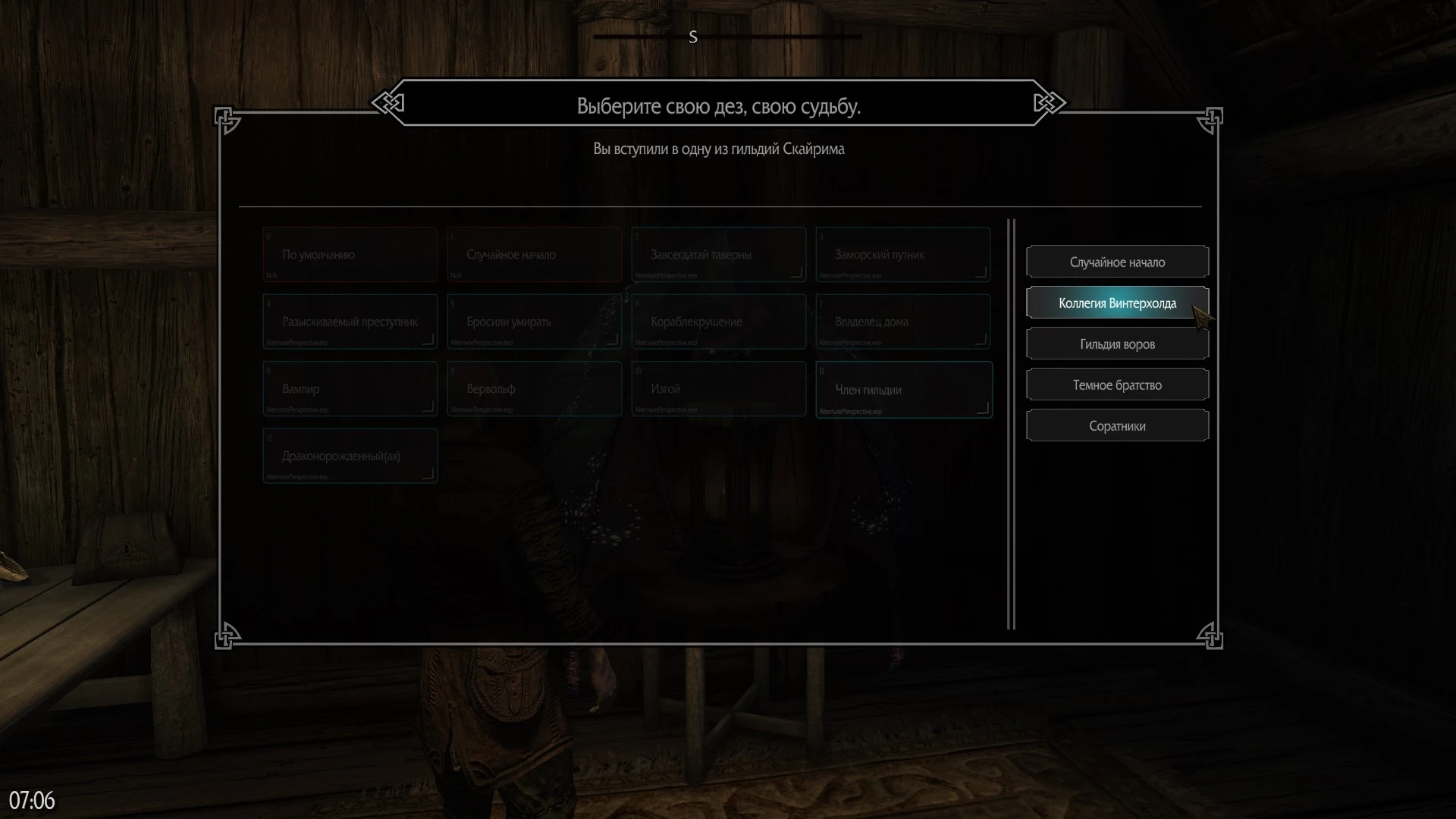Choose Коллегия Винтерхолда guild
Screen dimensions: 1456x819
click(1117, 303)
